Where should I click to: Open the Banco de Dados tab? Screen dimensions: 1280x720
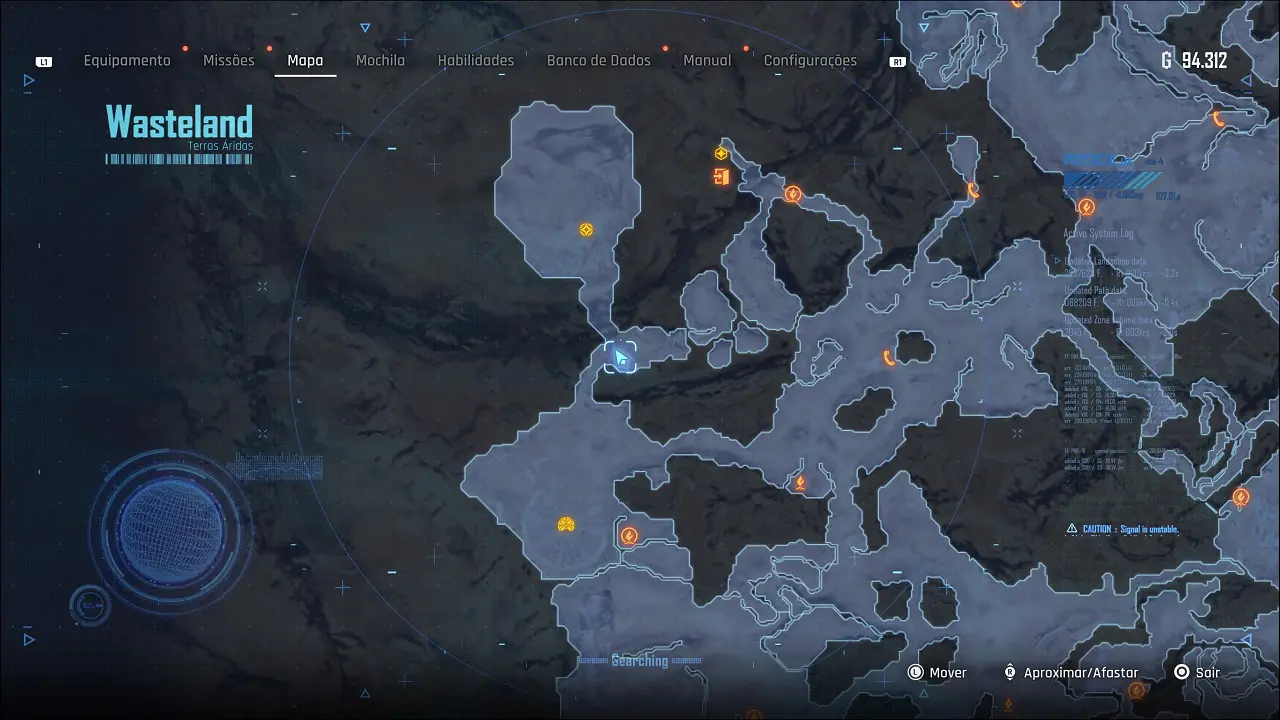click(598, 61)
